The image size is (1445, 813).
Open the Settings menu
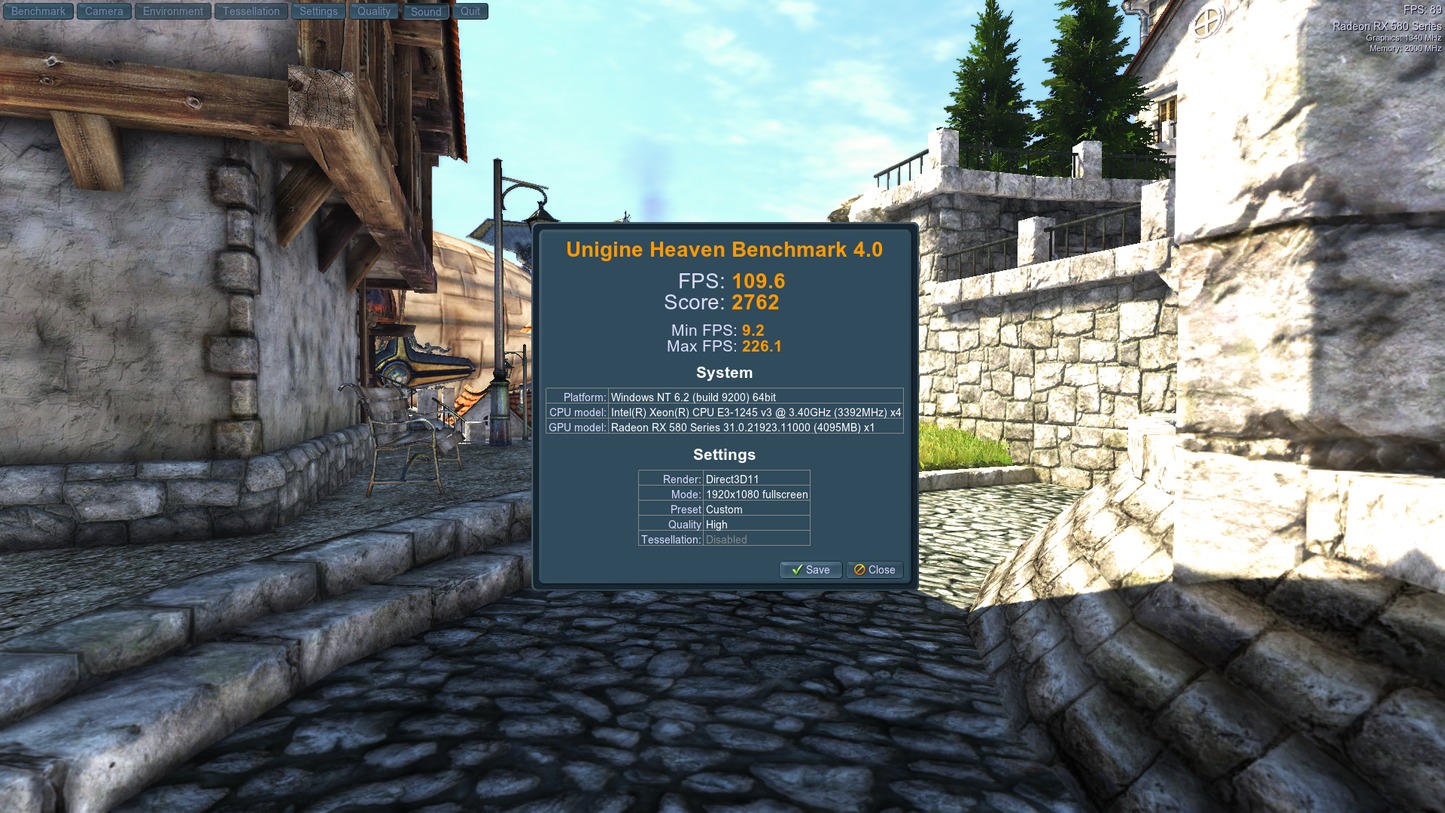click(x=318, y=12)
